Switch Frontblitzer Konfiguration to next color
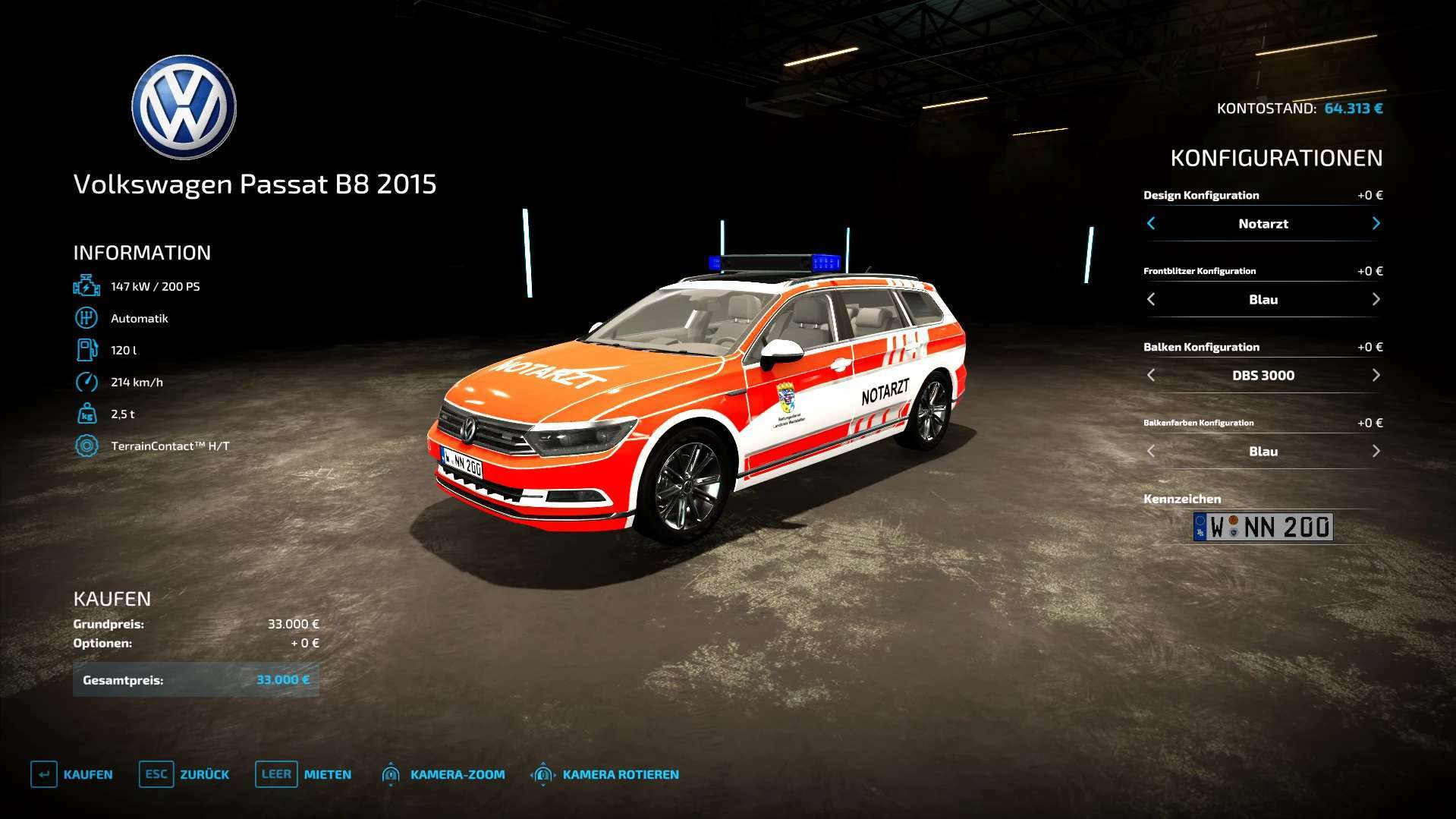Screen dimensions: 1456x819 click(x=1376, y=299)
